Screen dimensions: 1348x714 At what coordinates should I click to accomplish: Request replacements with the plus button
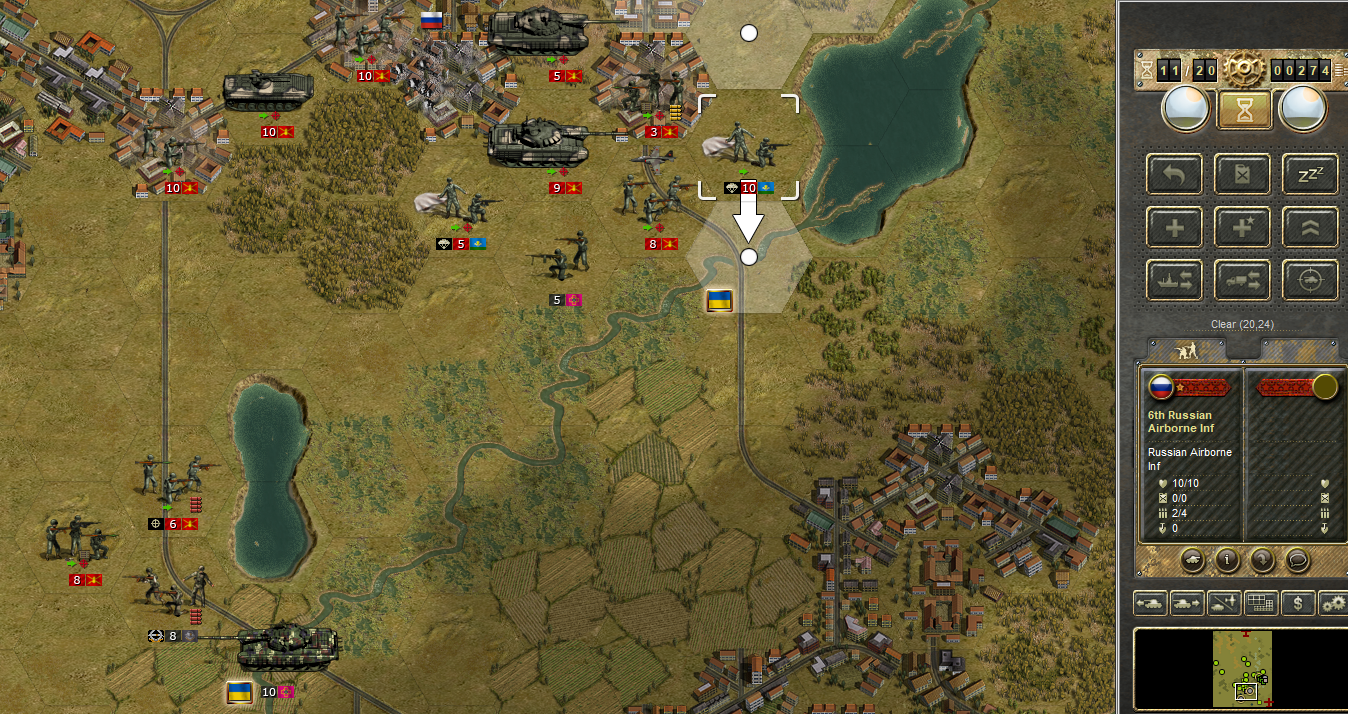tap(1175, 227)
